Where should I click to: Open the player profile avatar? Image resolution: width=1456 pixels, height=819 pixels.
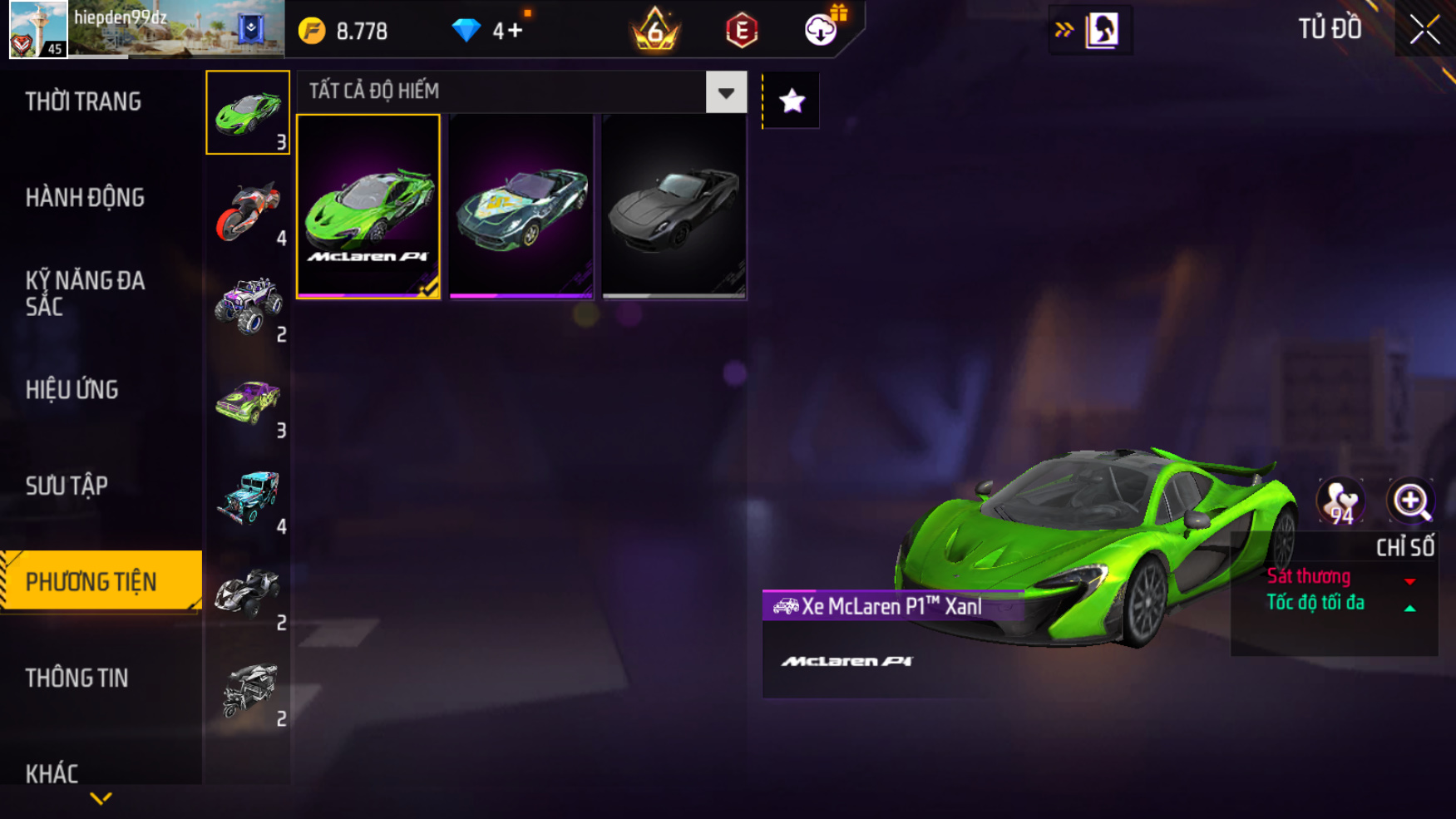coord(38,29)
